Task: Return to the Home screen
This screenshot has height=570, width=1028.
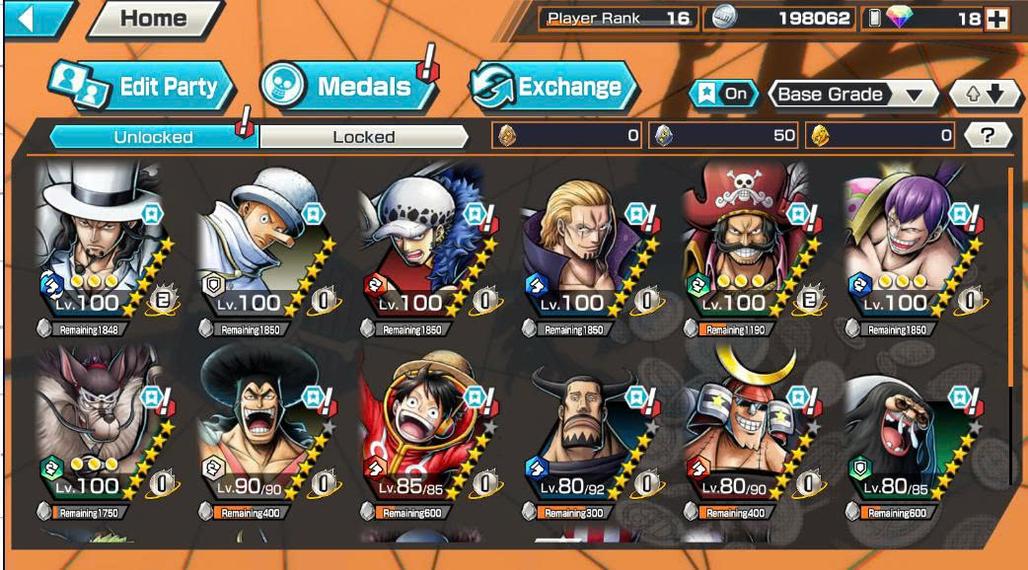Action: point(153,19)
